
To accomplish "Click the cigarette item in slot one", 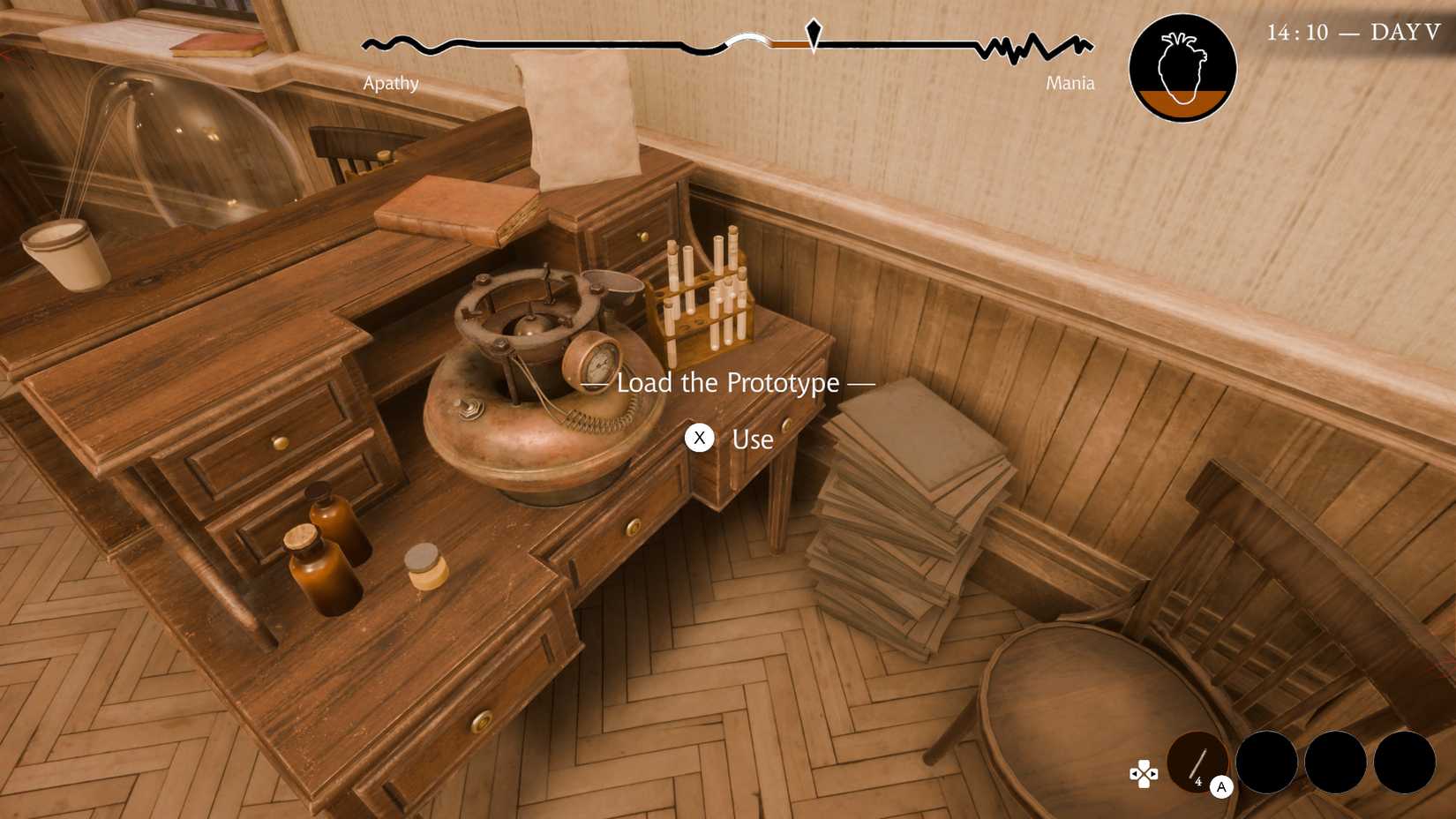I will coord(1197,762).
